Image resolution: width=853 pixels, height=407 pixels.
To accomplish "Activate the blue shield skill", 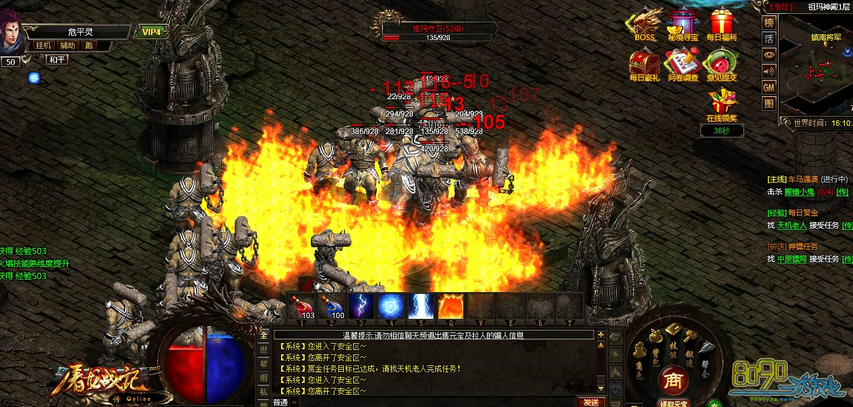I will click(390, 304).
